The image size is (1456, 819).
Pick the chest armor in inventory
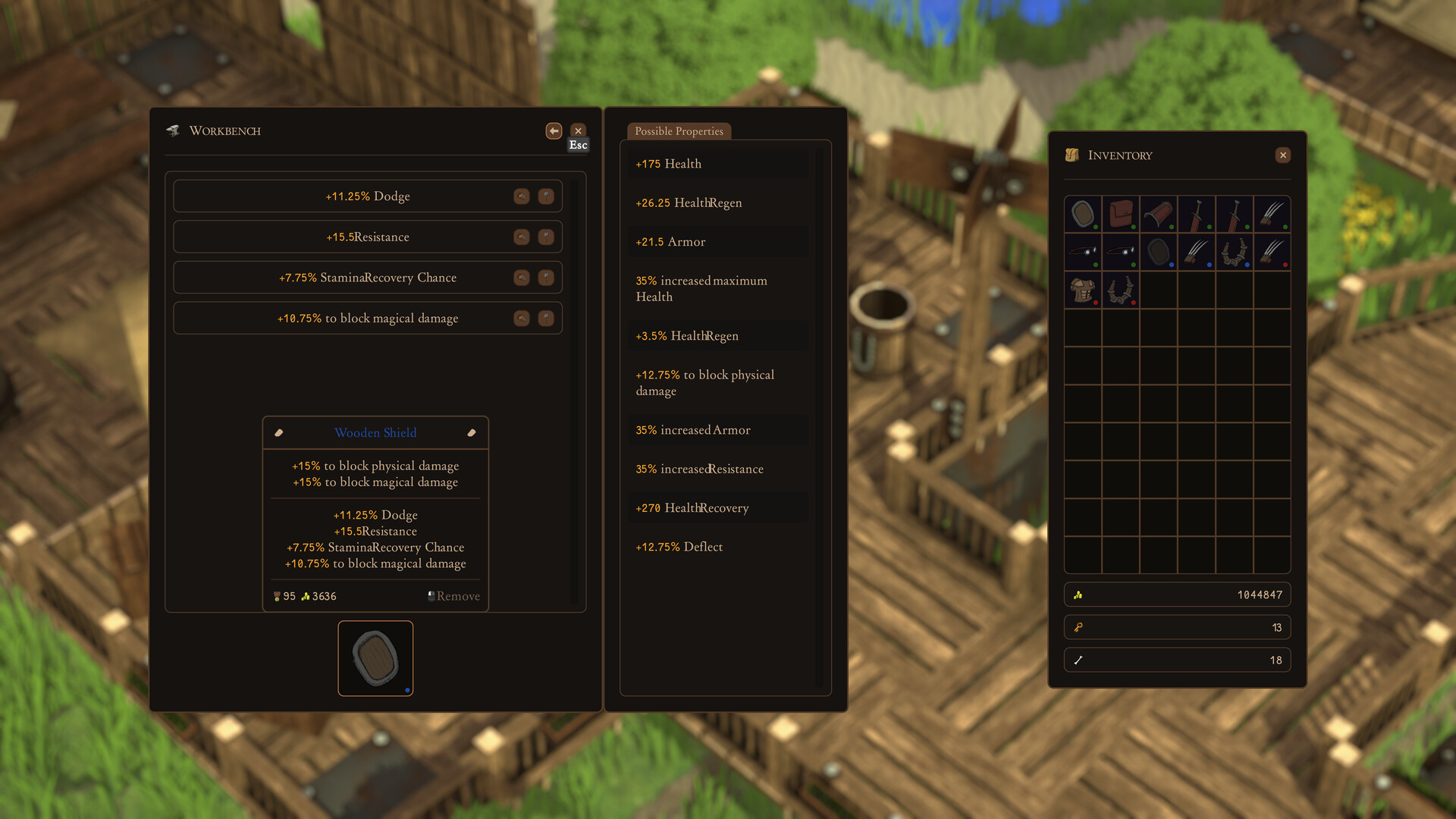tap(1083, 290)
